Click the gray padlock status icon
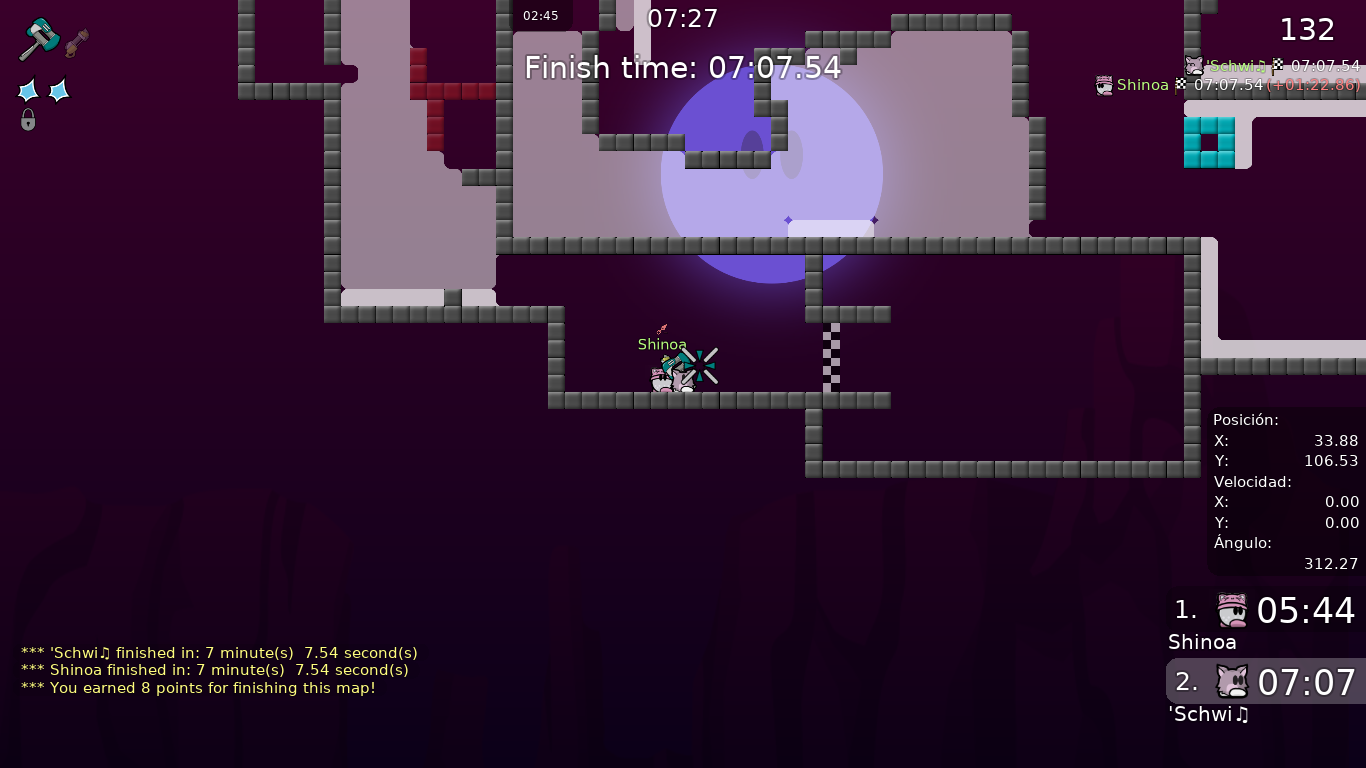This screenshot has width=1366, height=768. (x=28, y=120)
